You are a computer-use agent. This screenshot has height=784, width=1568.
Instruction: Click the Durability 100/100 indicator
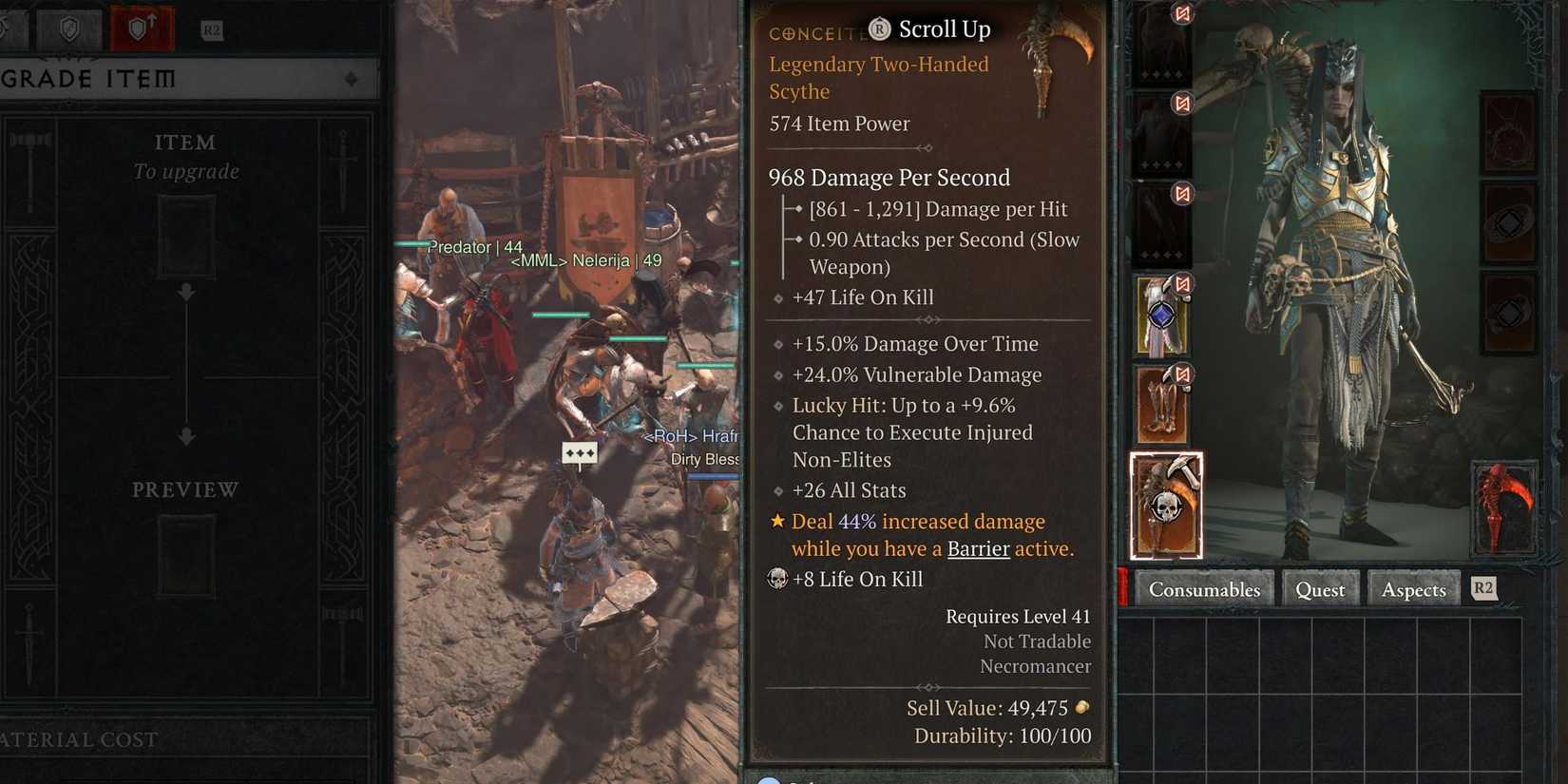[x=1004, y=736]
